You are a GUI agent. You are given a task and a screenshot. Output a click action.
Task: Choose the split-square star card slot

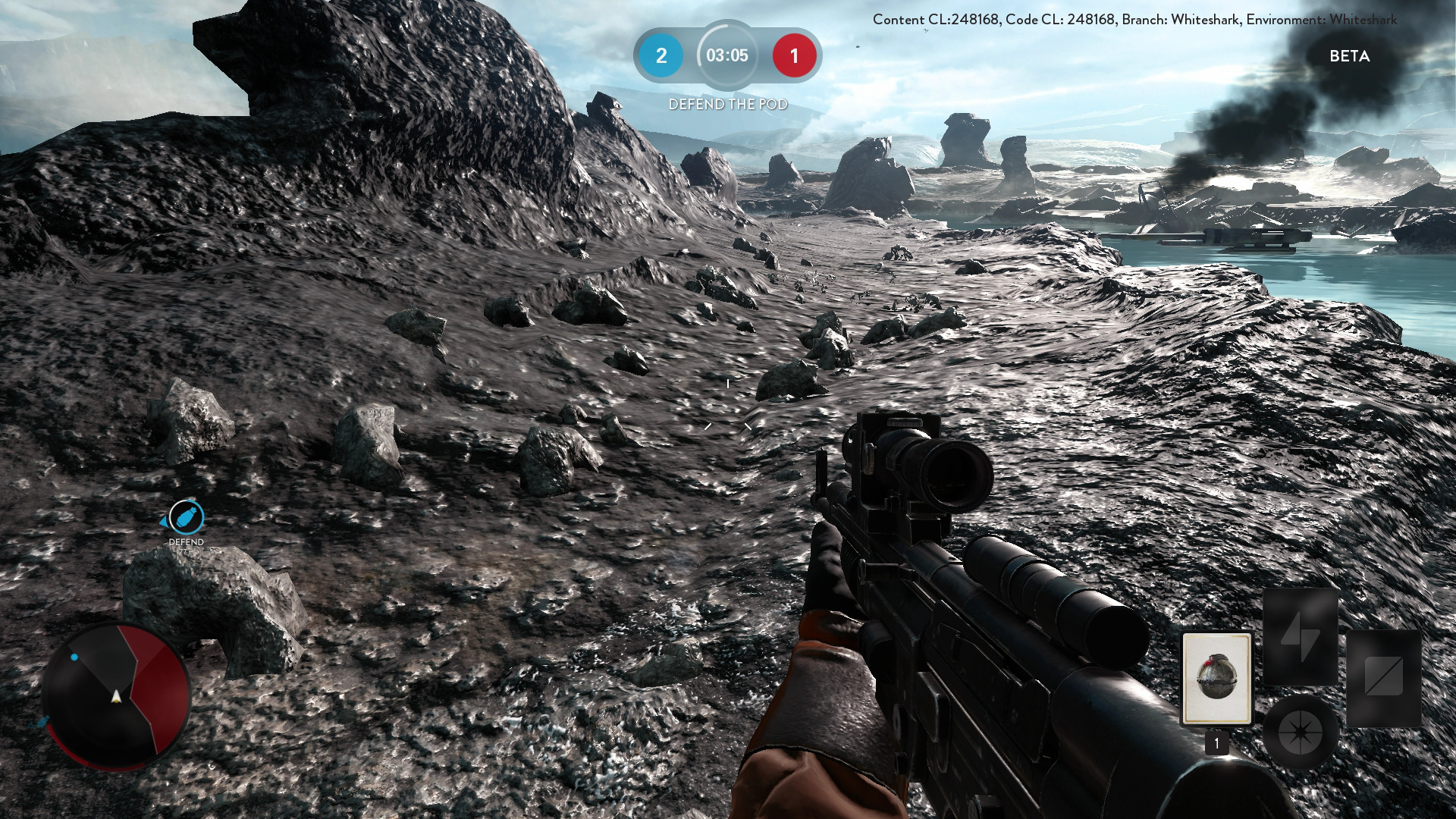pos(1383,678)
